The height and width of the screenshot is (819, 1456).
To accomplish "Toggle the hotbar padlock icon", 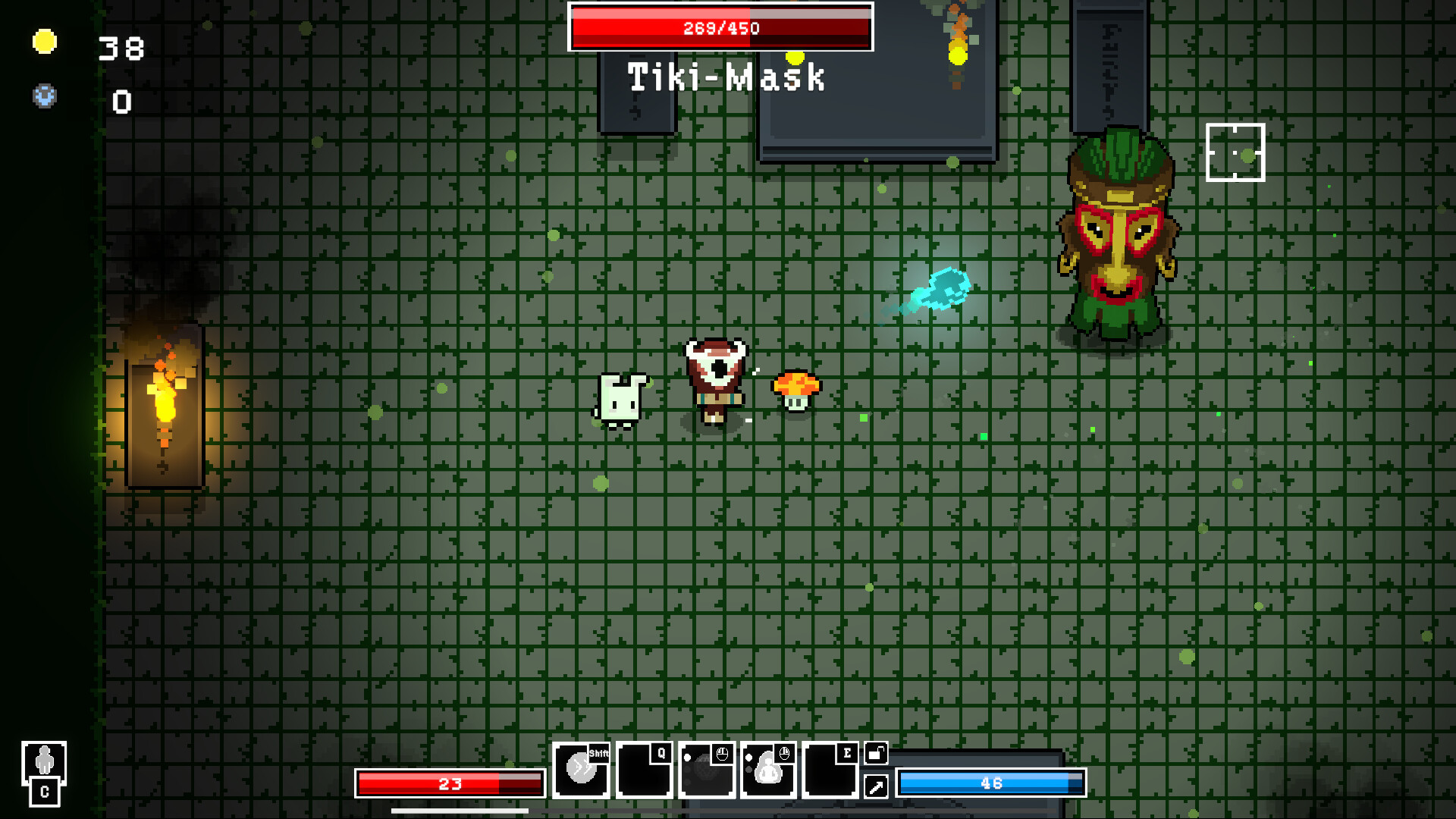I will coord(876,754).
